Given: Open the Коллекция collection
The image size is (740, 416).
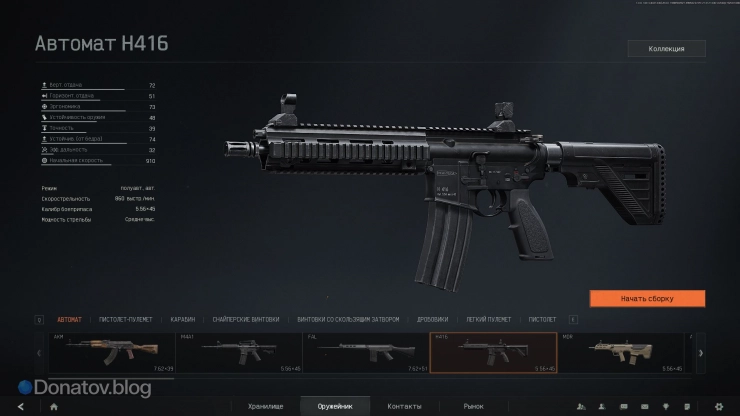Looking at the screenshot, I should [x=666, y=48].
